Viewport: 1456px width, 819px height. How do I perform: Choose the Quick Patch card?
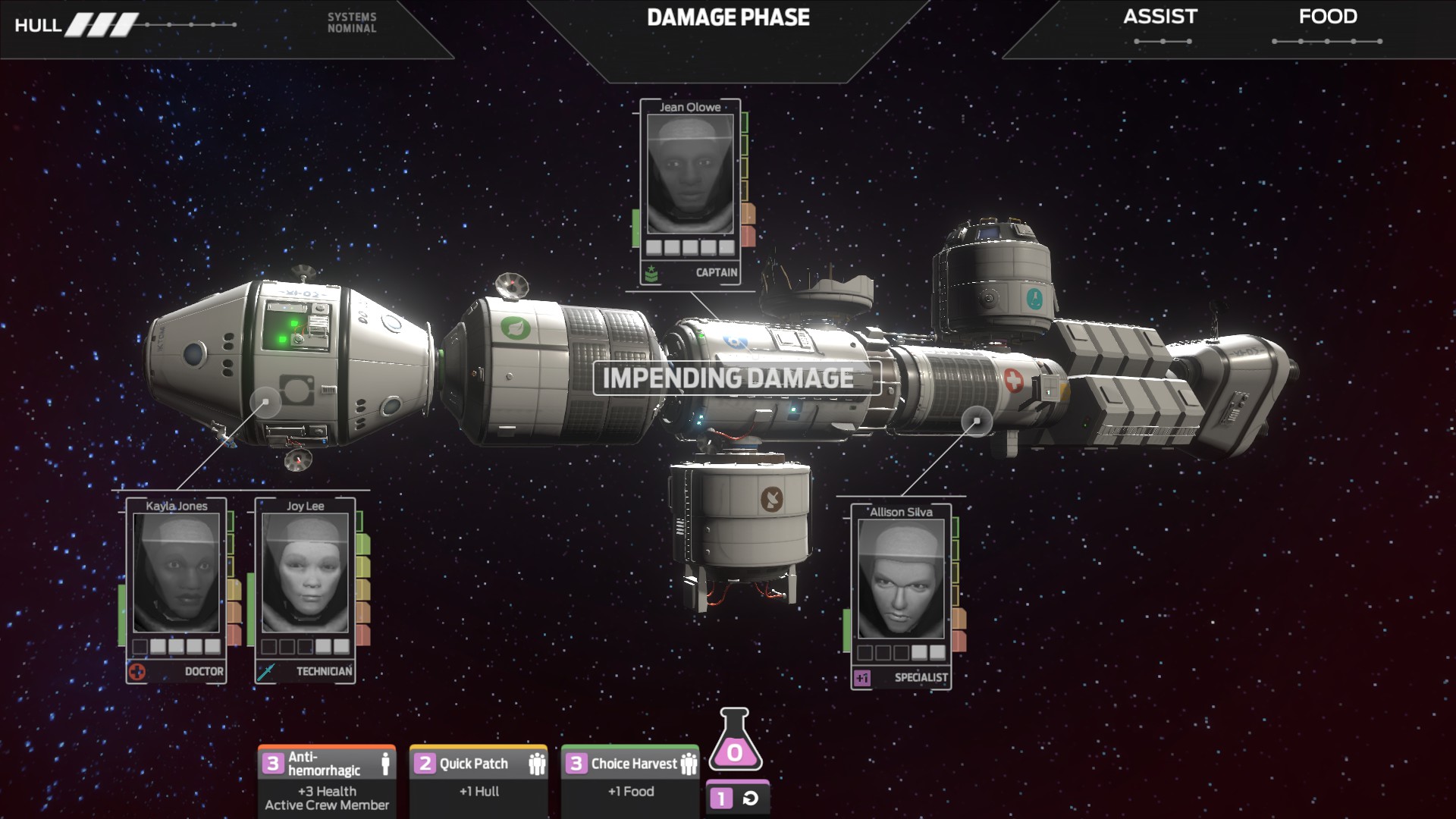pos(479,781)
